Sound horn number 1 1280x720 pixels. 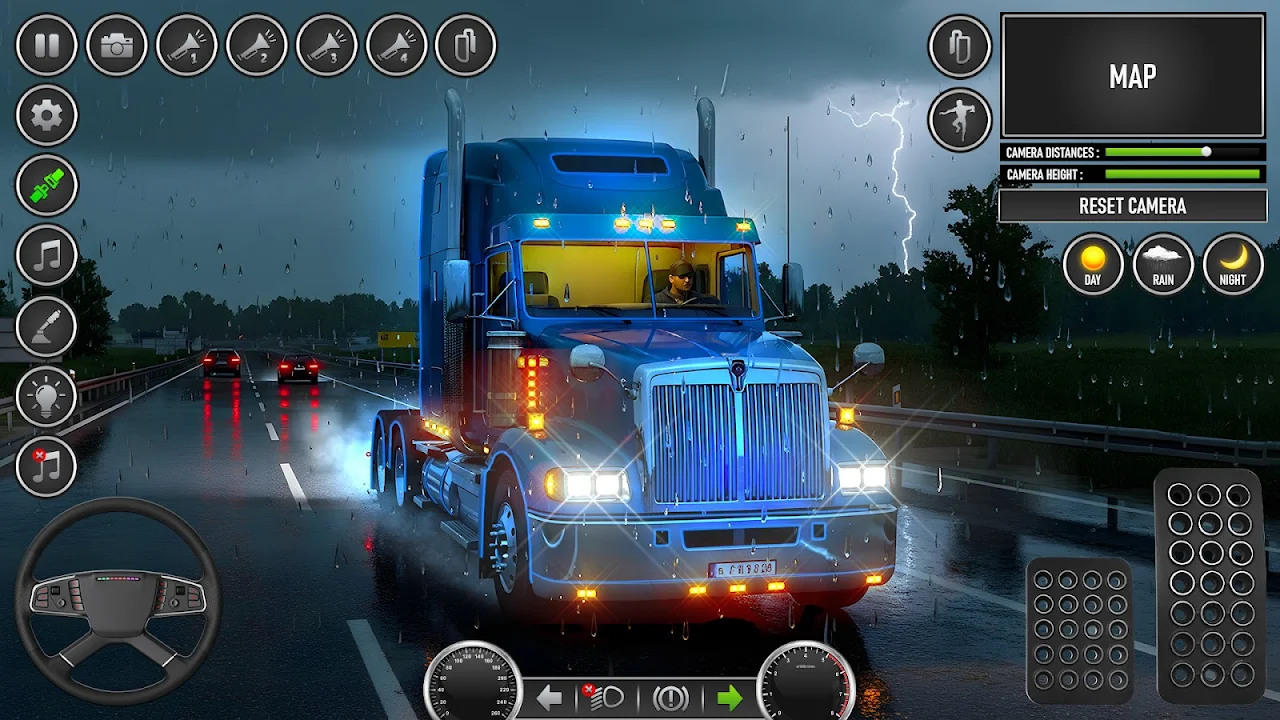click(x=186, y=45)
